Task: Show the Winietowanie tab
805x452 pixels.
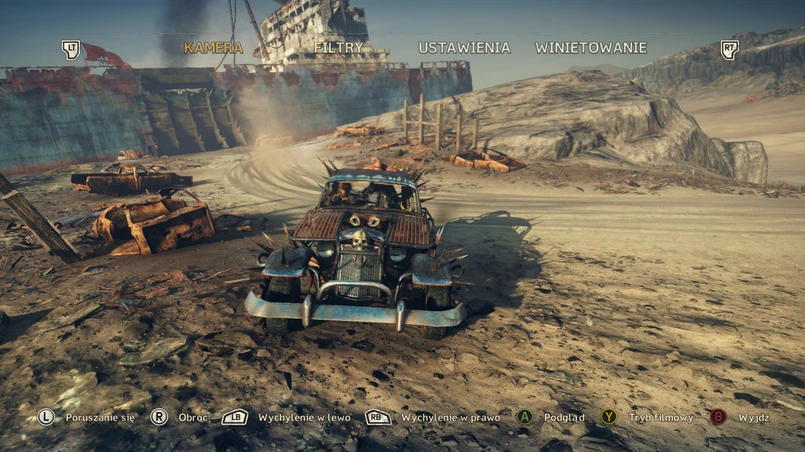Action: pyautogui.click(x=591, y=48)
